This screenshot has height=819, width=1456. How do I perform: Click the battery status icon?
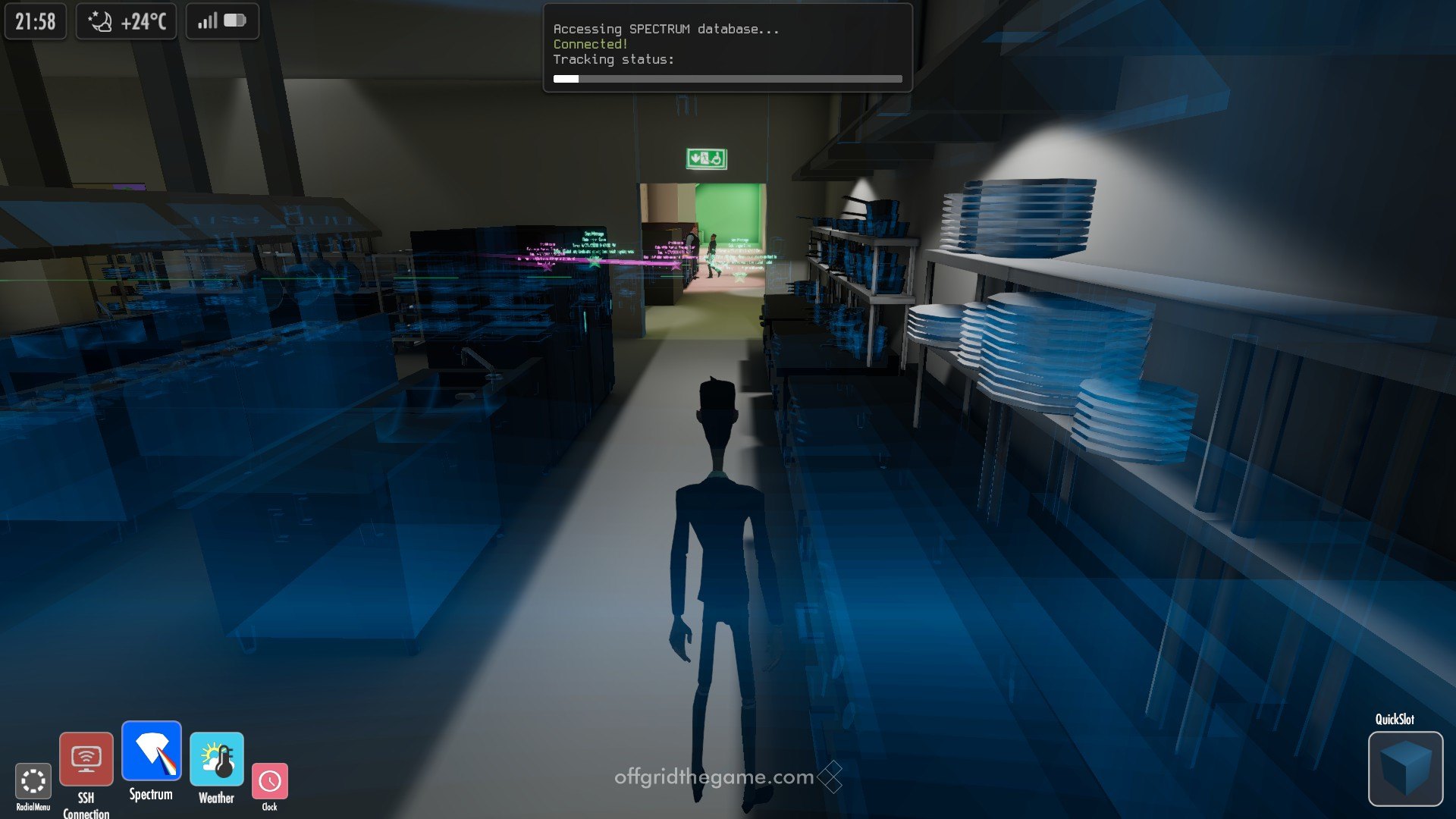coord(233,20)
